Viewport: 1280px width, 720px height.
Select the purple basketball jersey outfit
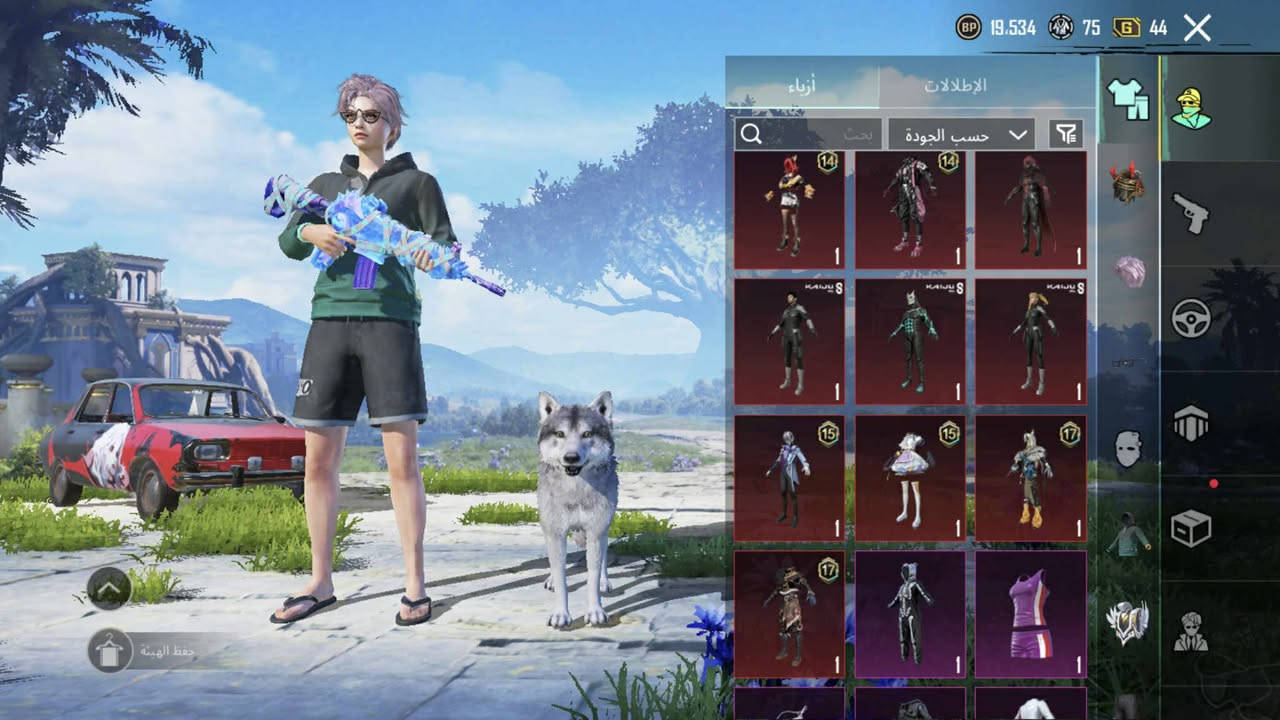tap(1030, 612)
